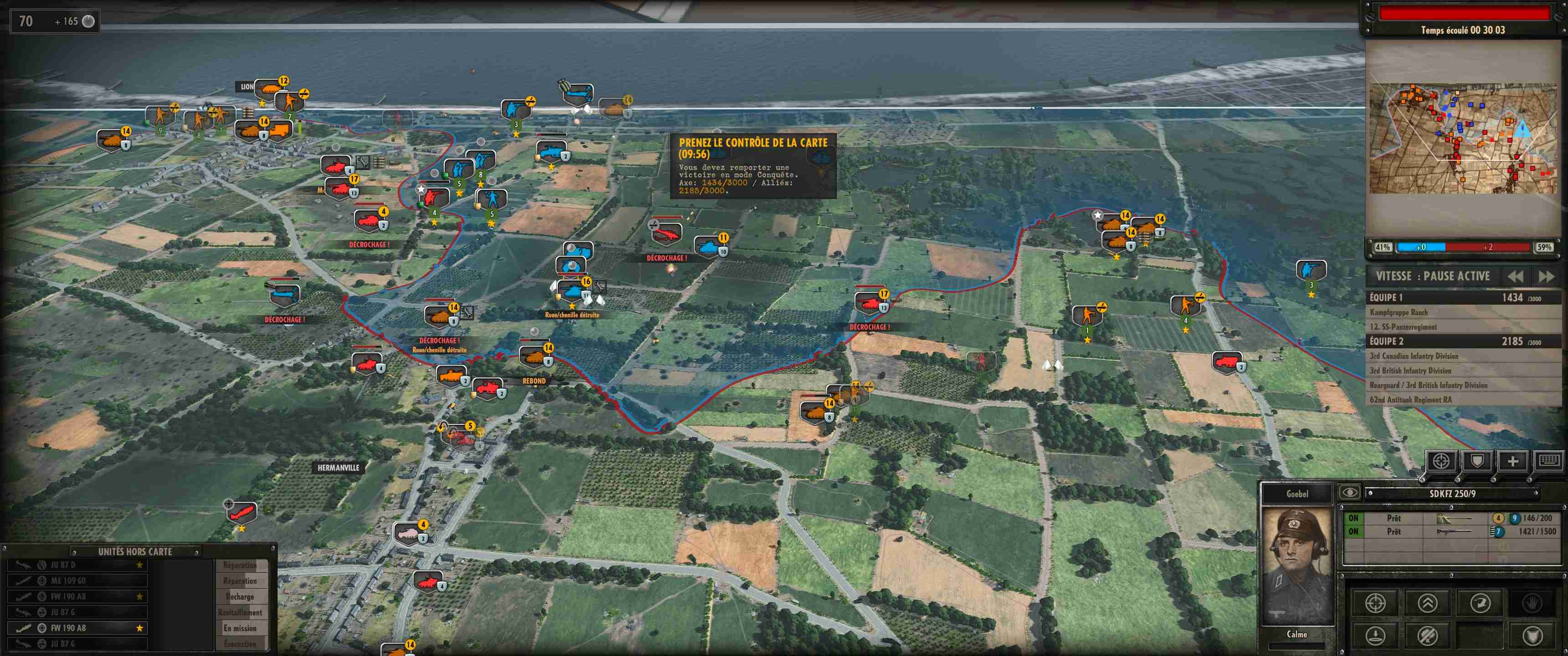Activate the curved-arrow reverse order
The height and width of the screenshot is (656, 1568).
[x=1480, y=603]
